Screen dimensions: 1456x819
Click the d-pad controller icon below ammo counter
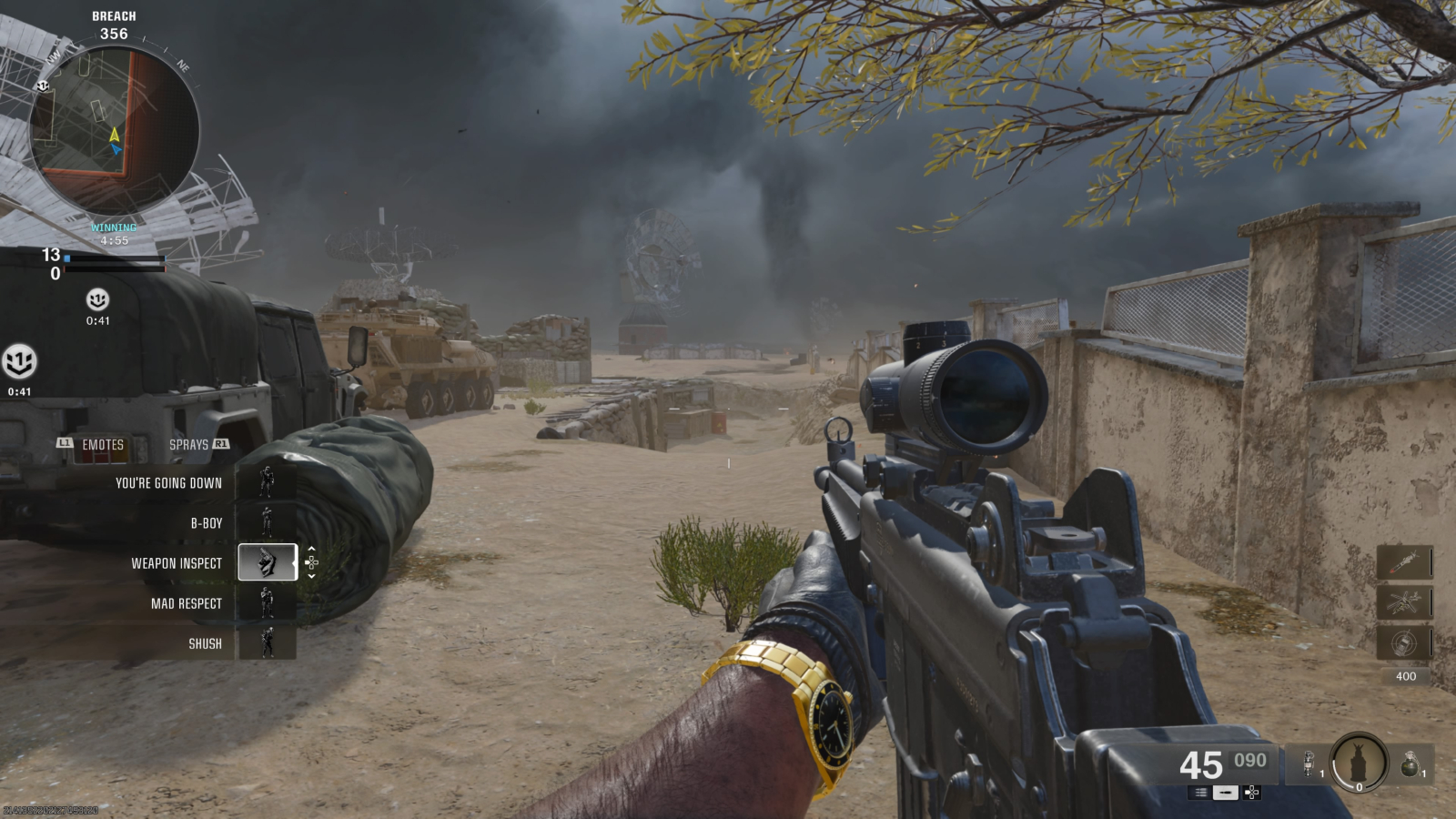pos(1251,793)
